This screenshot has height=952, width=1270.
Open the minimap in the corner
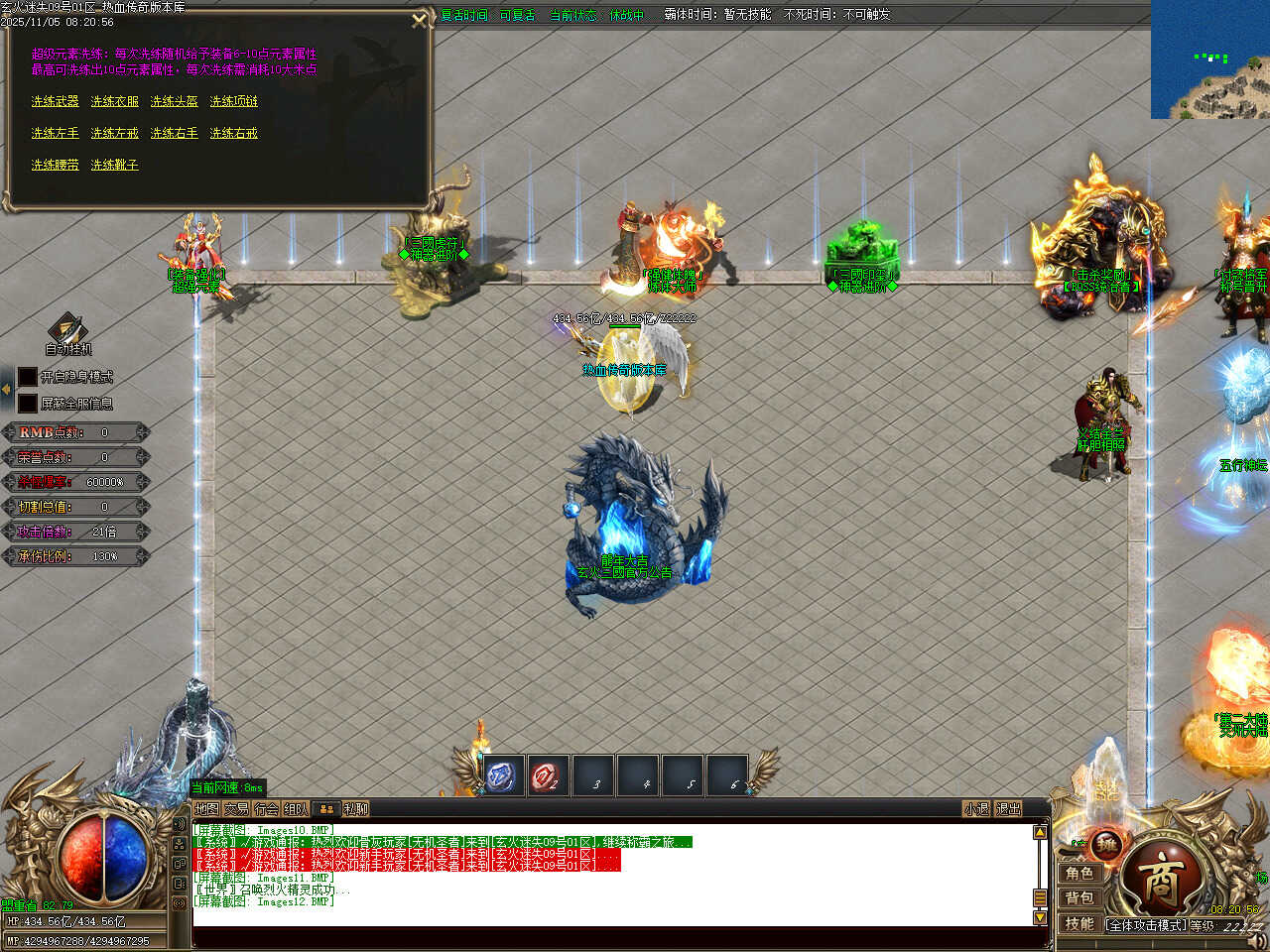click(x=1210, y=59)
